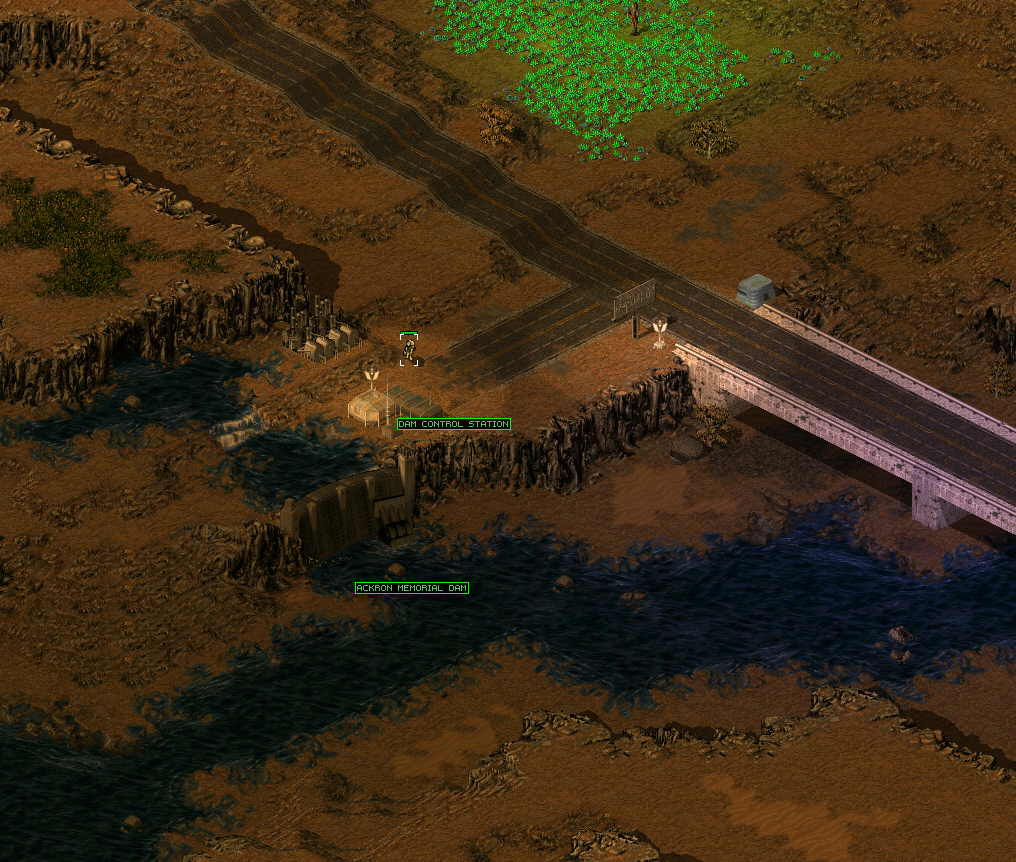
Task: Select the infantry unit with selection brackets
Action: (409, 350)
